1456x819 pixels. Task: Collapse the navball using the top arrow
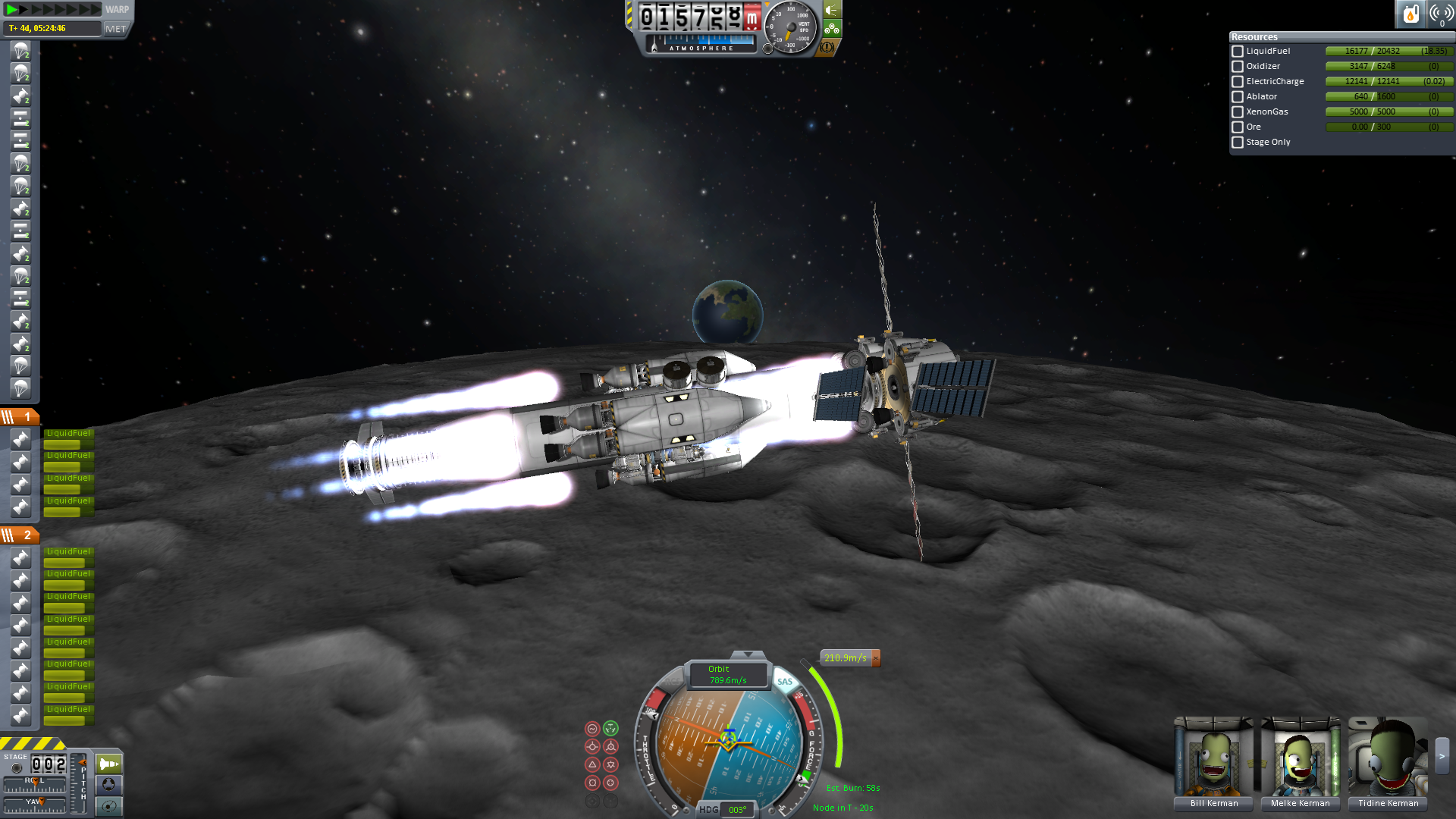click(x=748, y=654)
